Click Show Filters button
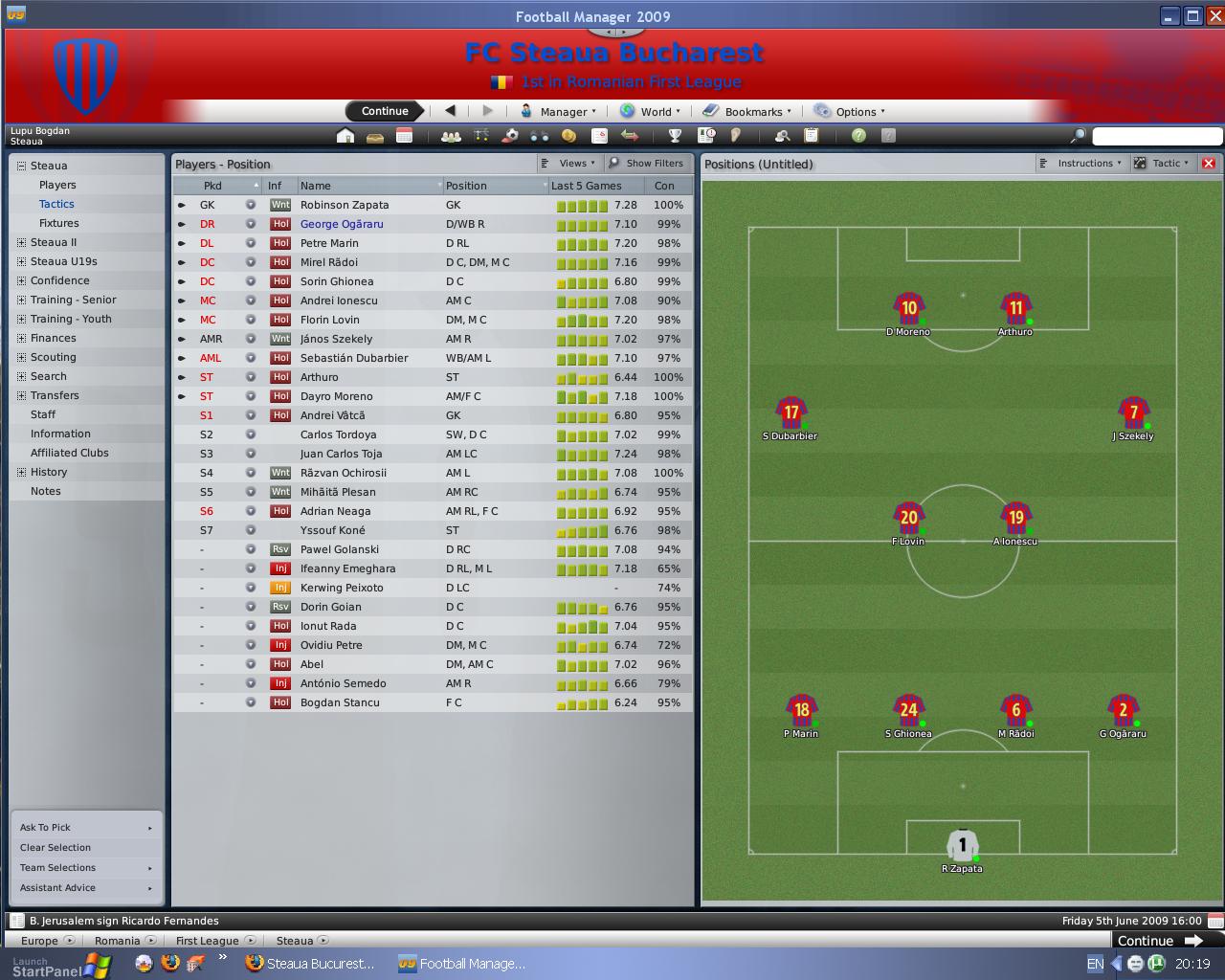The image size is (1225, 980). point(648,164)
